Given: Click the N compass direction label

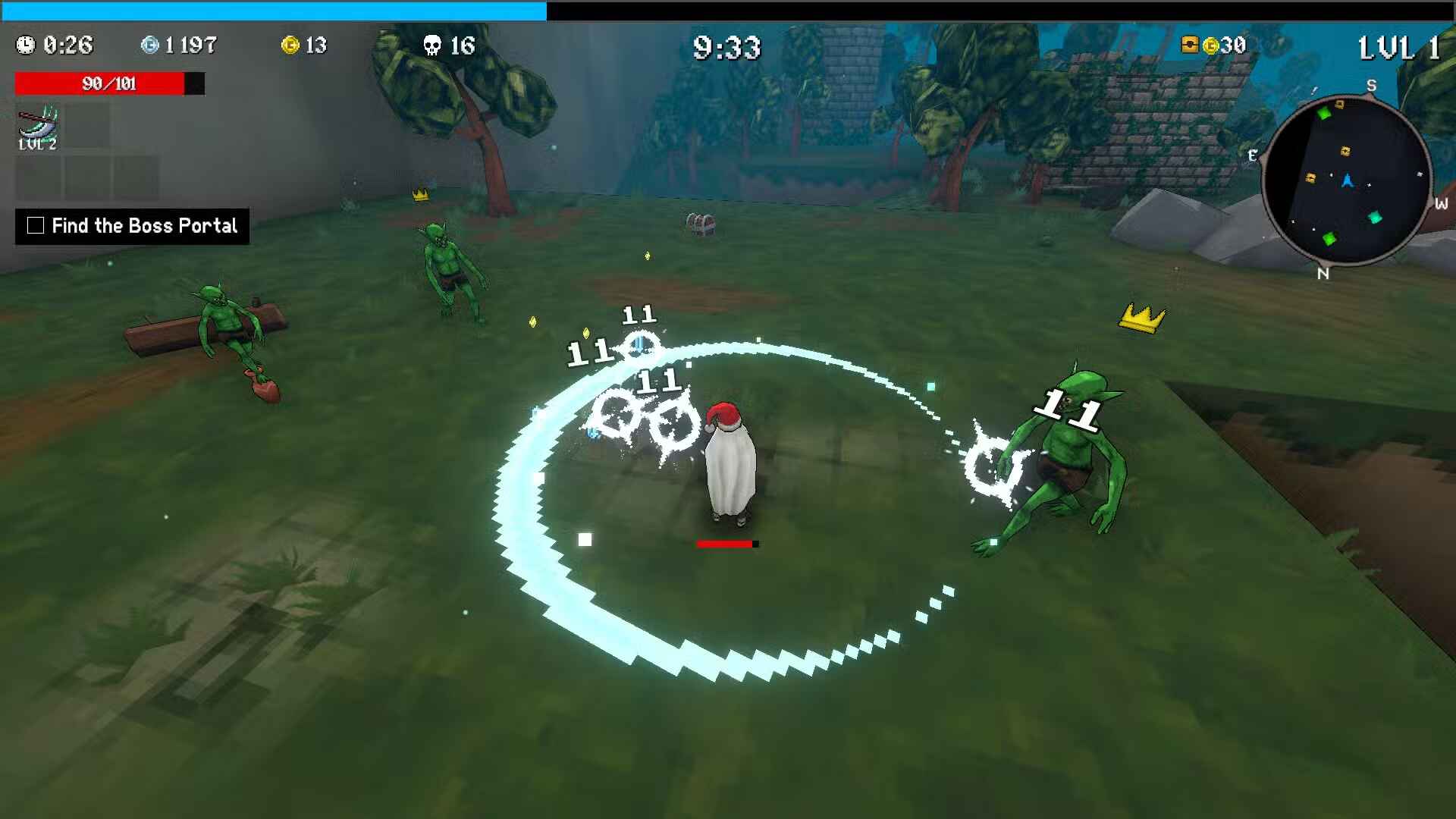Looking at the screenshot, I should 1323,275.
